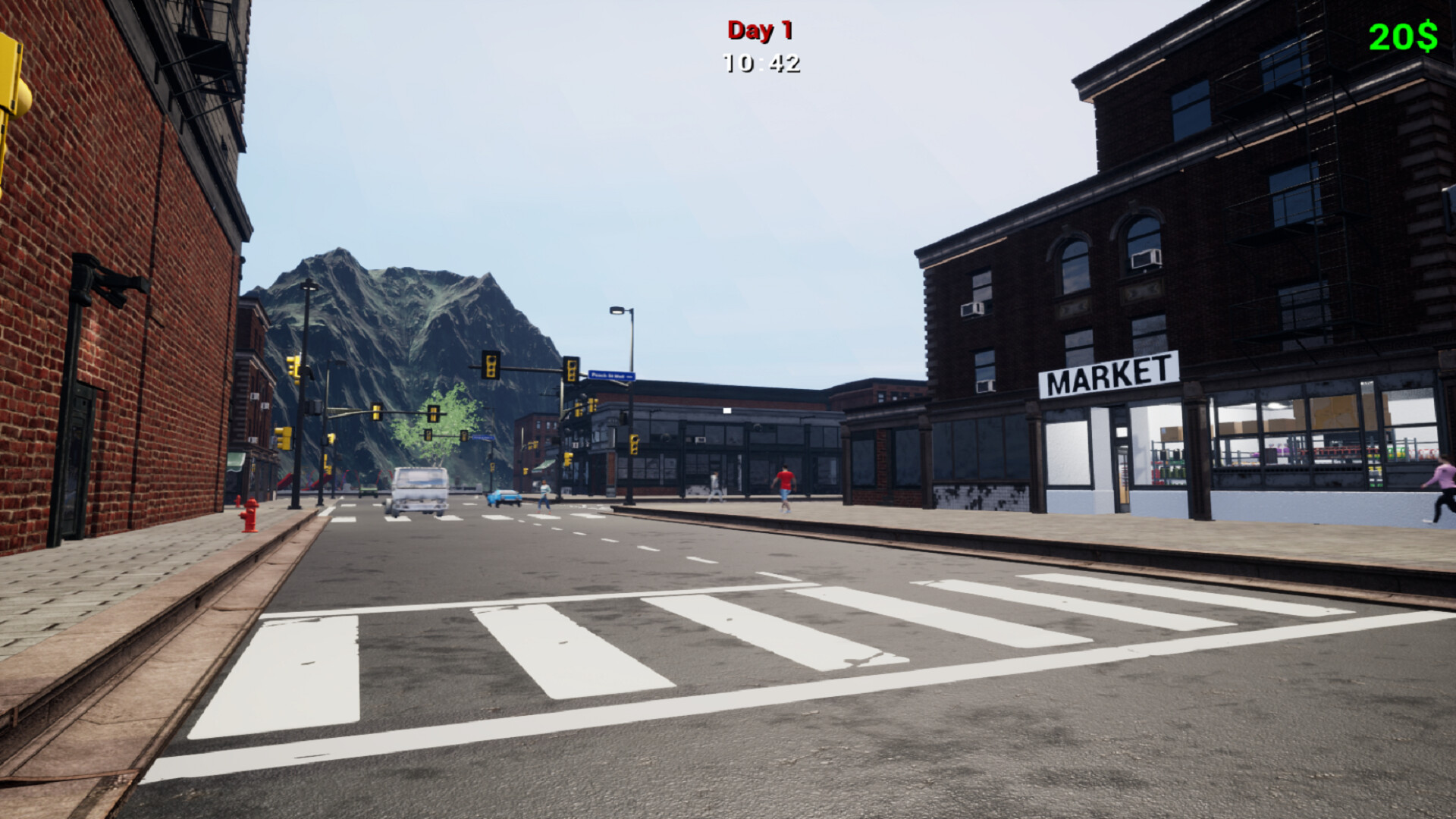Select the nearest overhead traffic light
Viewport: 1456px width, 819px height.
[x=491, y=366]
